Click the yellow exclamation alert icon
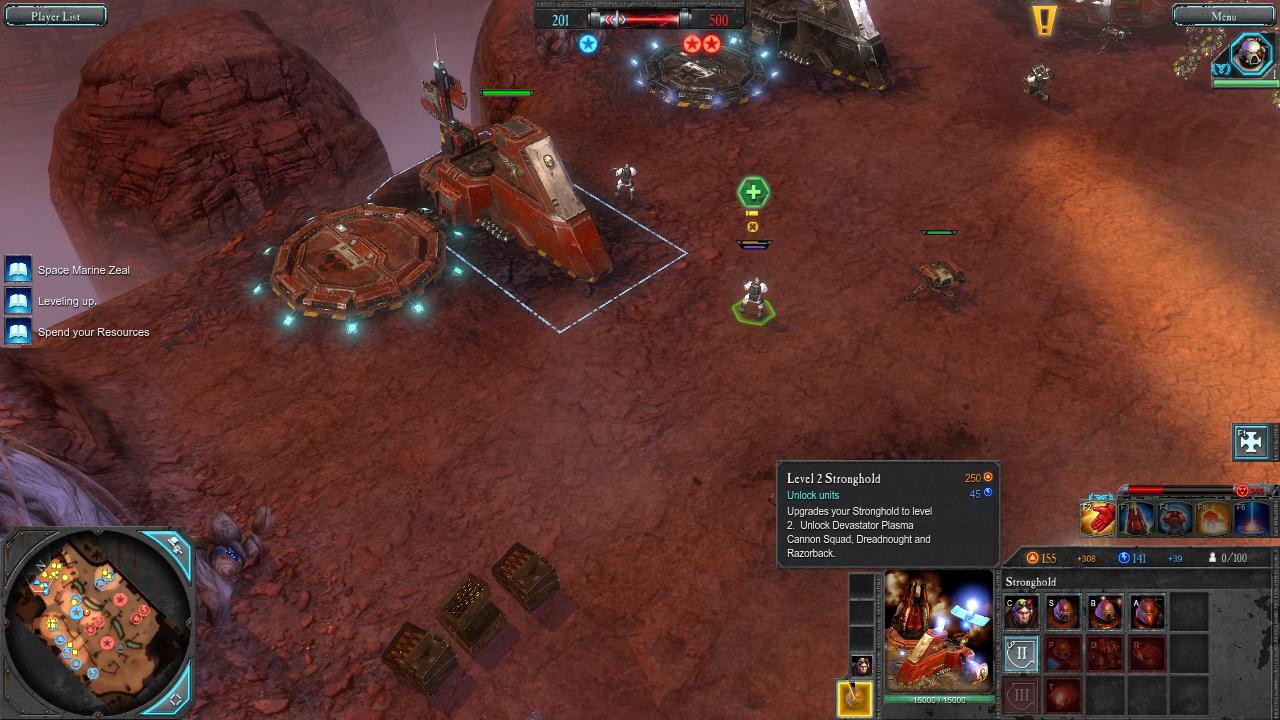Viewport: 1280px width, 720px height. (1044, 20)
